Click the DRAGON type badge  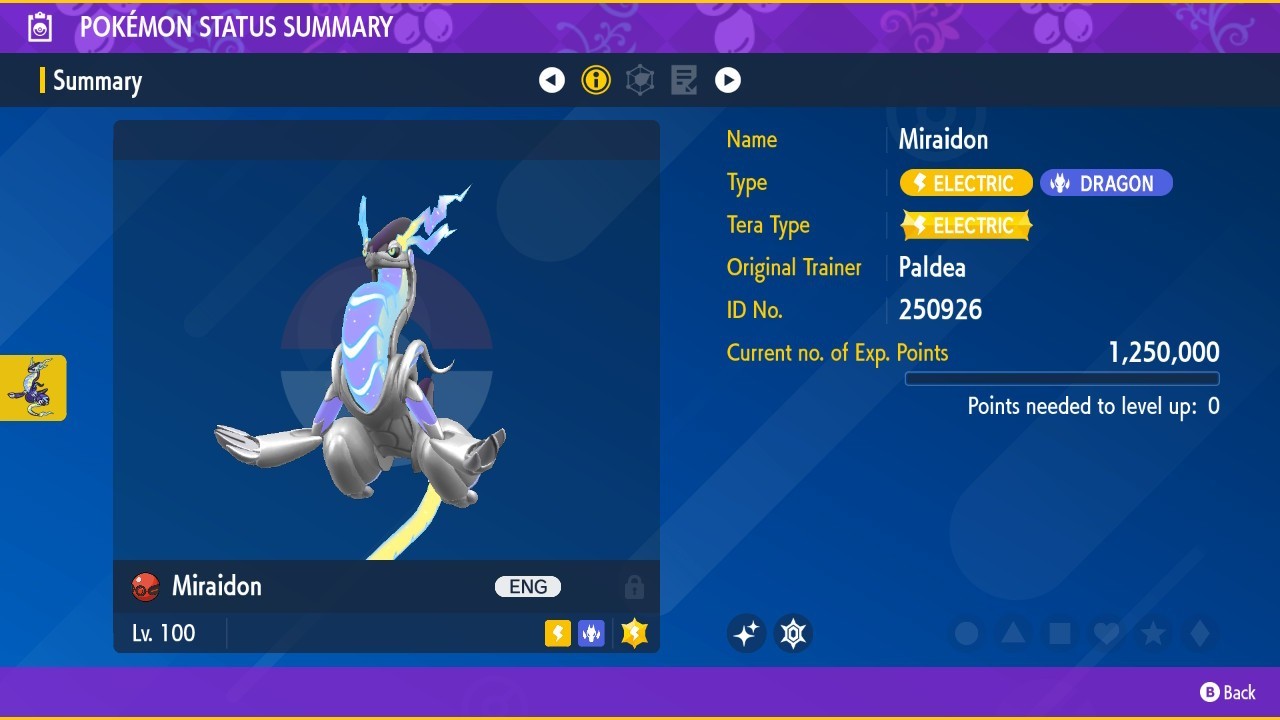pyautogui.click(x=1106, y=183)
